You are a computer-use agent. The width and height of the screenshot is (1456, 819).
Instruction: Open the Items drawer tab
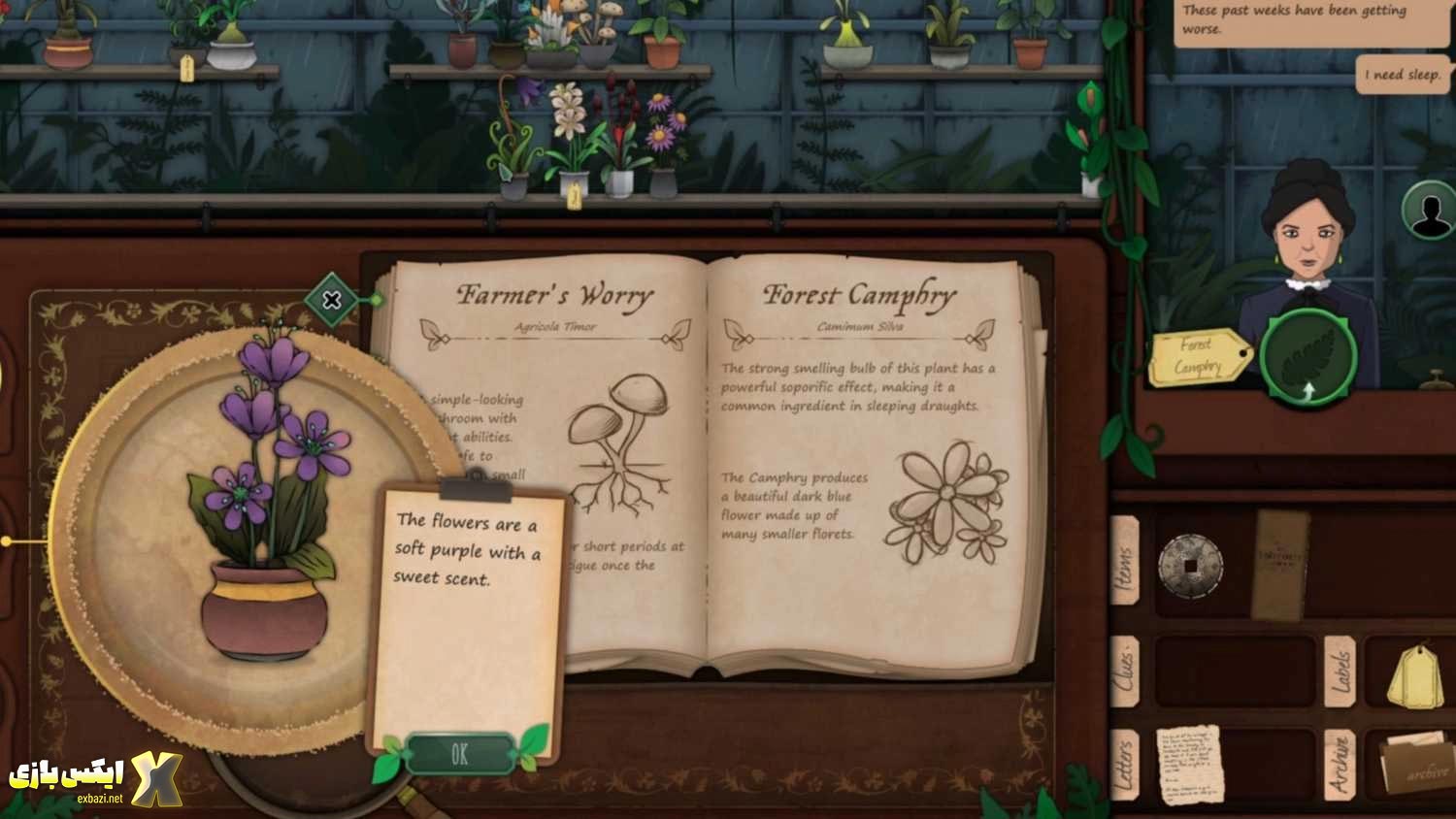[x=1125, y=561]
